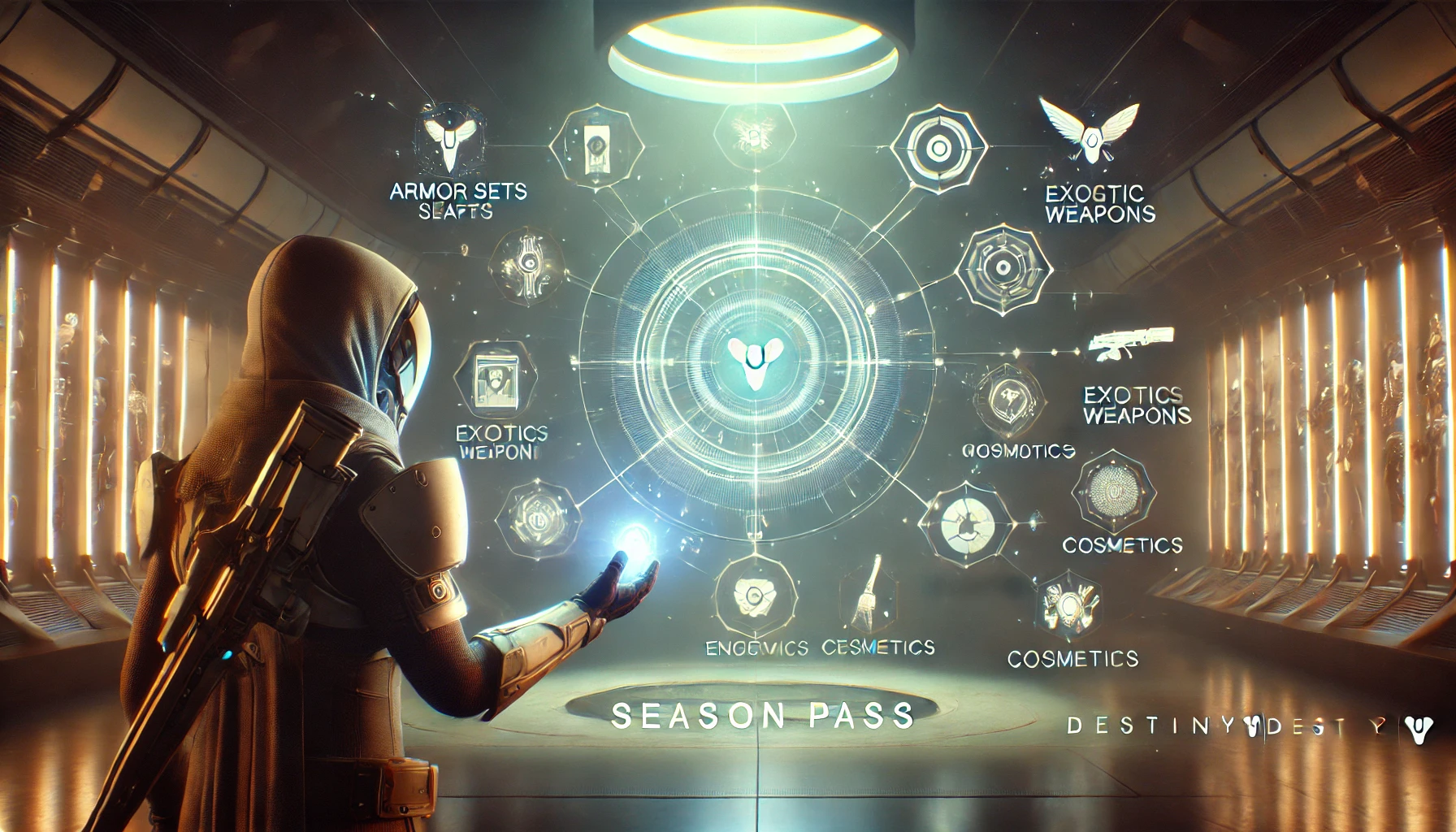1456x832 pixels.
Task: Open the Cesmetics label under the brush icon
Action: pos(877,648)
